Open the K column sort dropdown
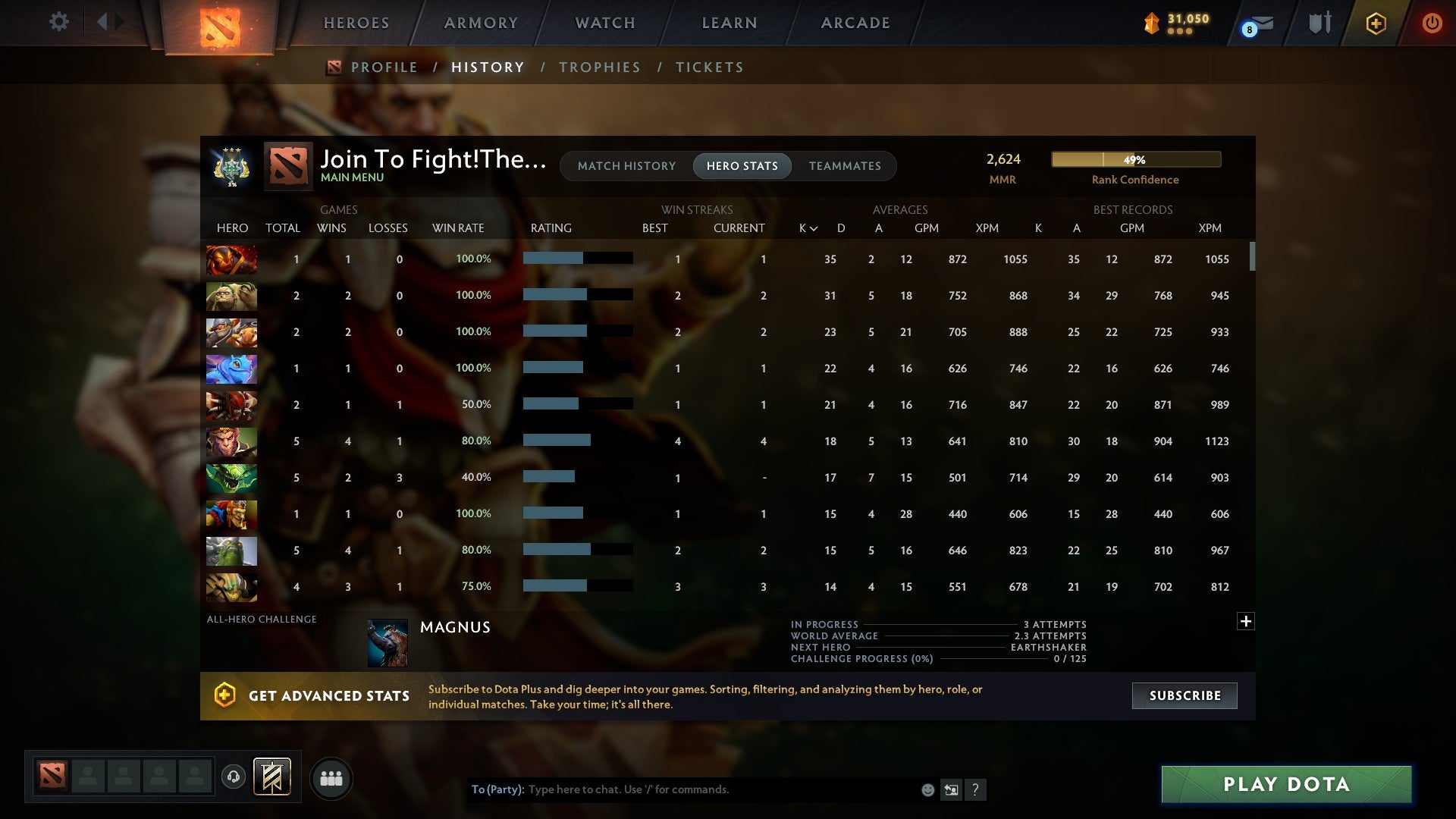Image resolution: width=1456 pixels, height=819 pixels. [806, 227]
